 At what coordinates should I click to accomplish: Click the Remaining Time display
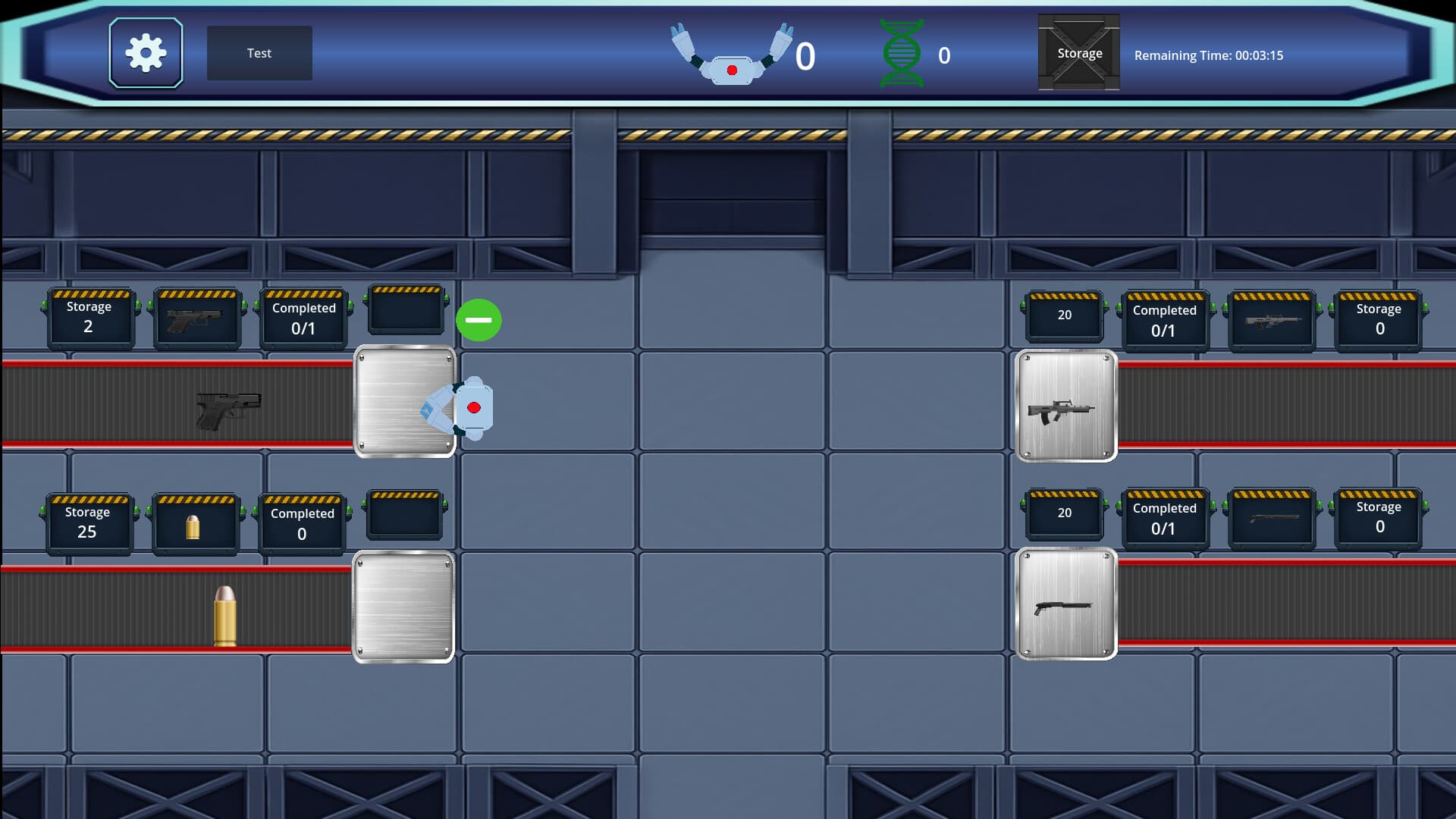(1210, 55)
